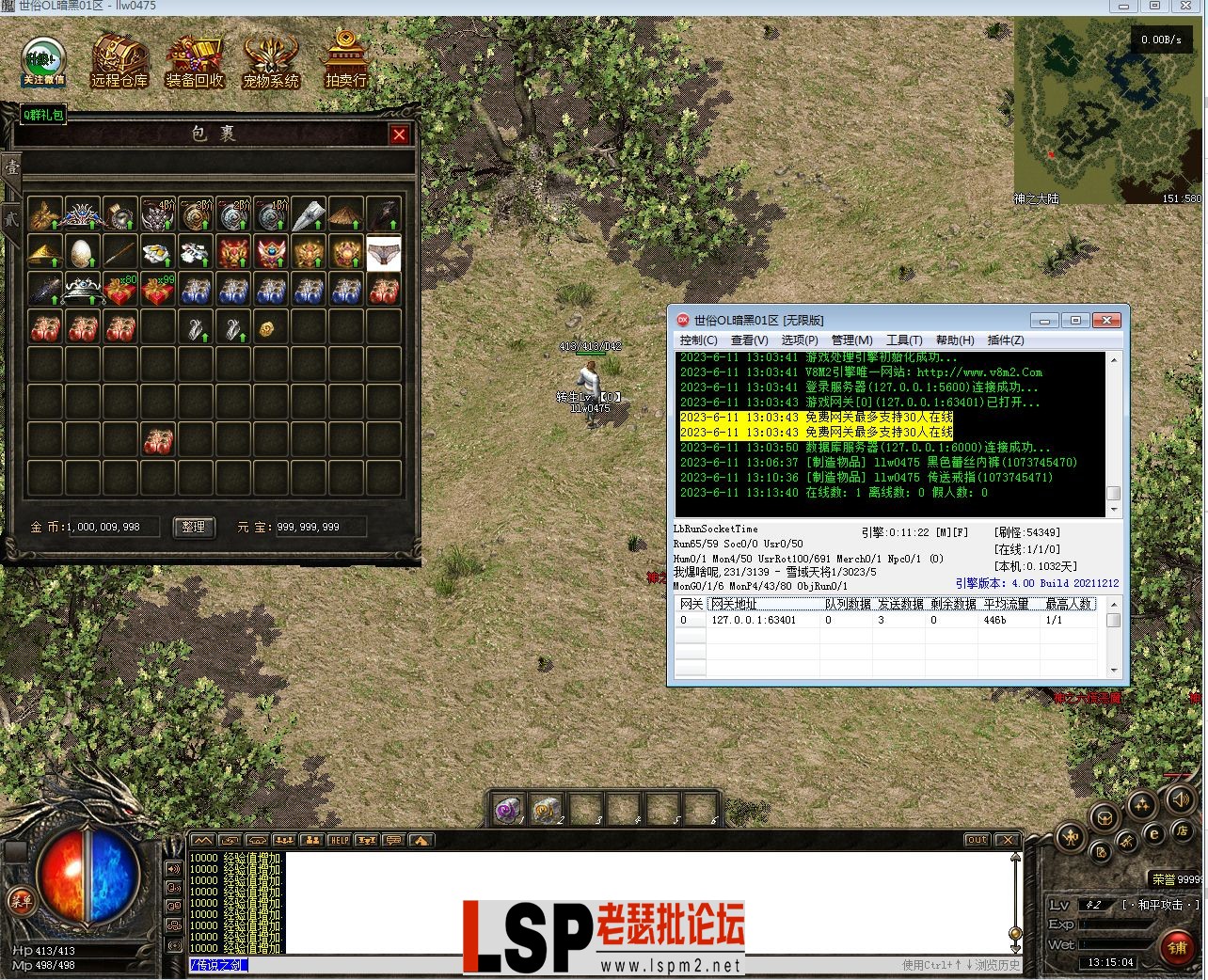Image resolution: width=1208 pixels, height=980 pixels.
Task: Open the 远程仓库 remote warehouse
Action: pyautogui.click(x=119, y=61)
